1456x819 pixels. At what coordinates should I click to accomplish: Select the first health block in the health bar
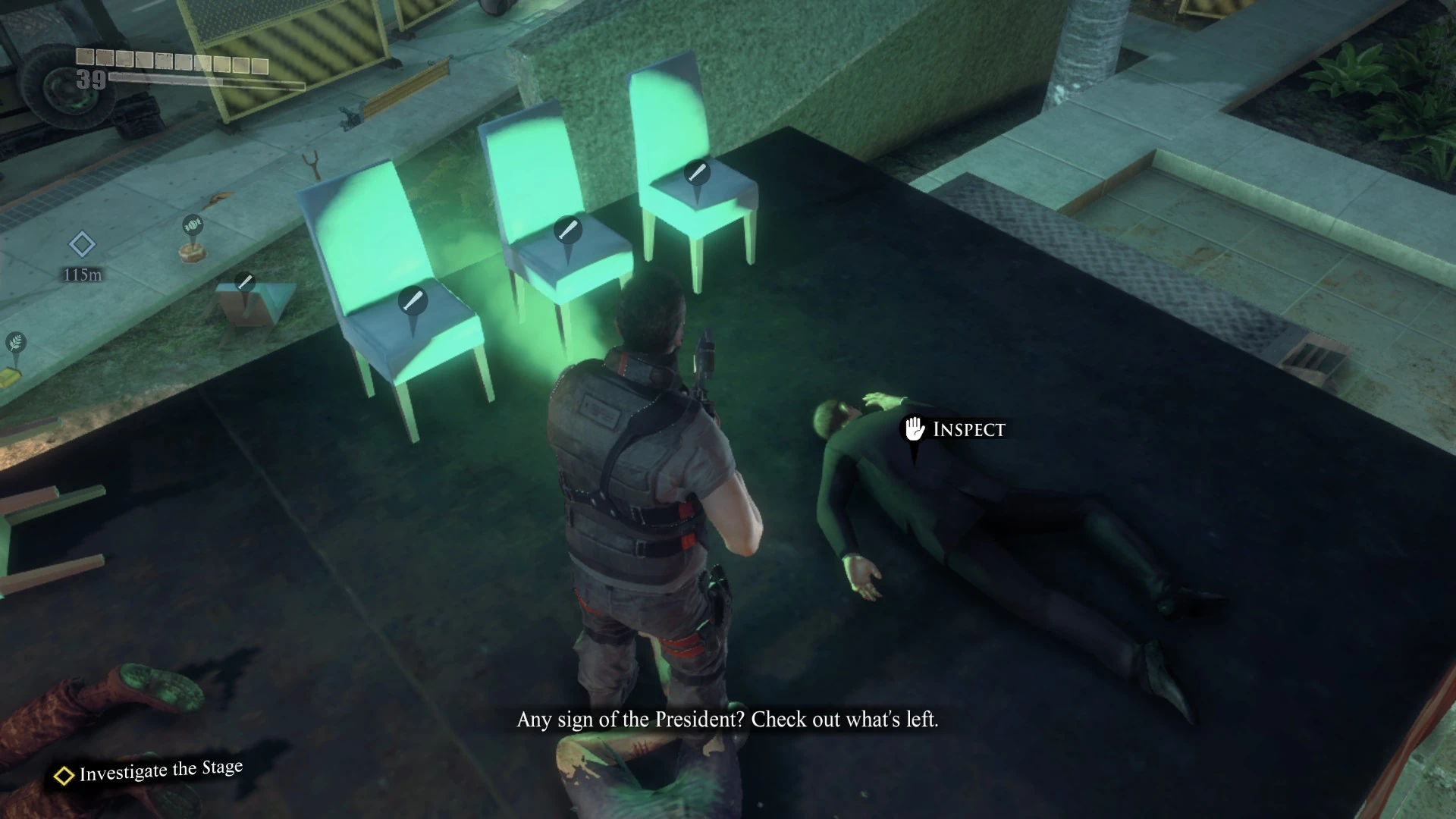pos(85,57)
